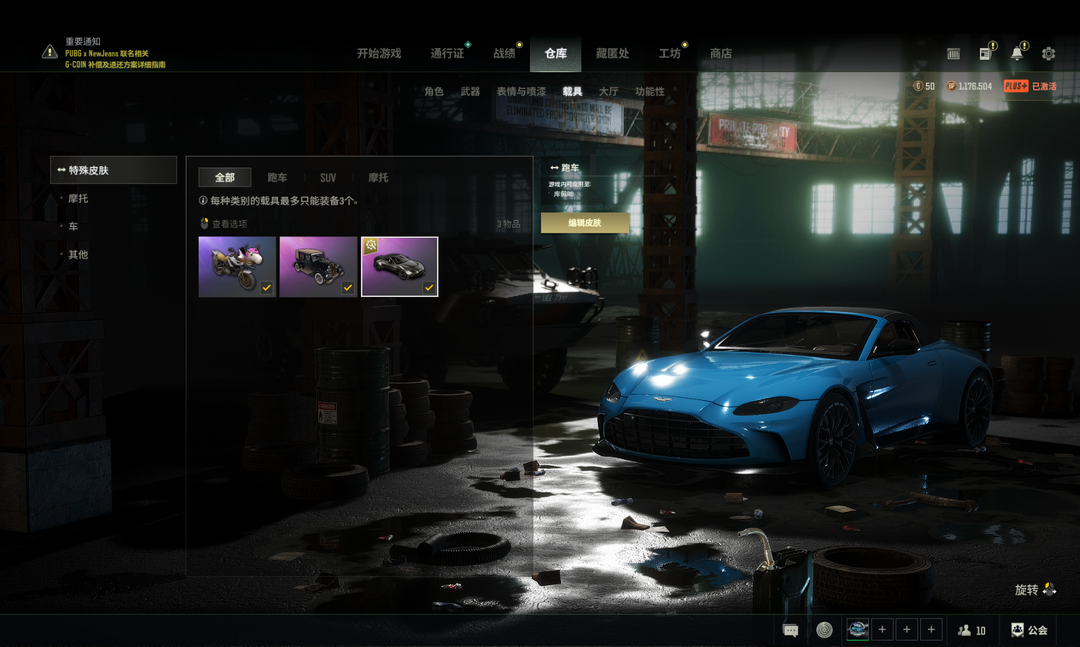Open the 表情与喷漆 emotes and sprays sub-tab
The width and height of the screenshot is (1080, 647).
click(521, 92)
